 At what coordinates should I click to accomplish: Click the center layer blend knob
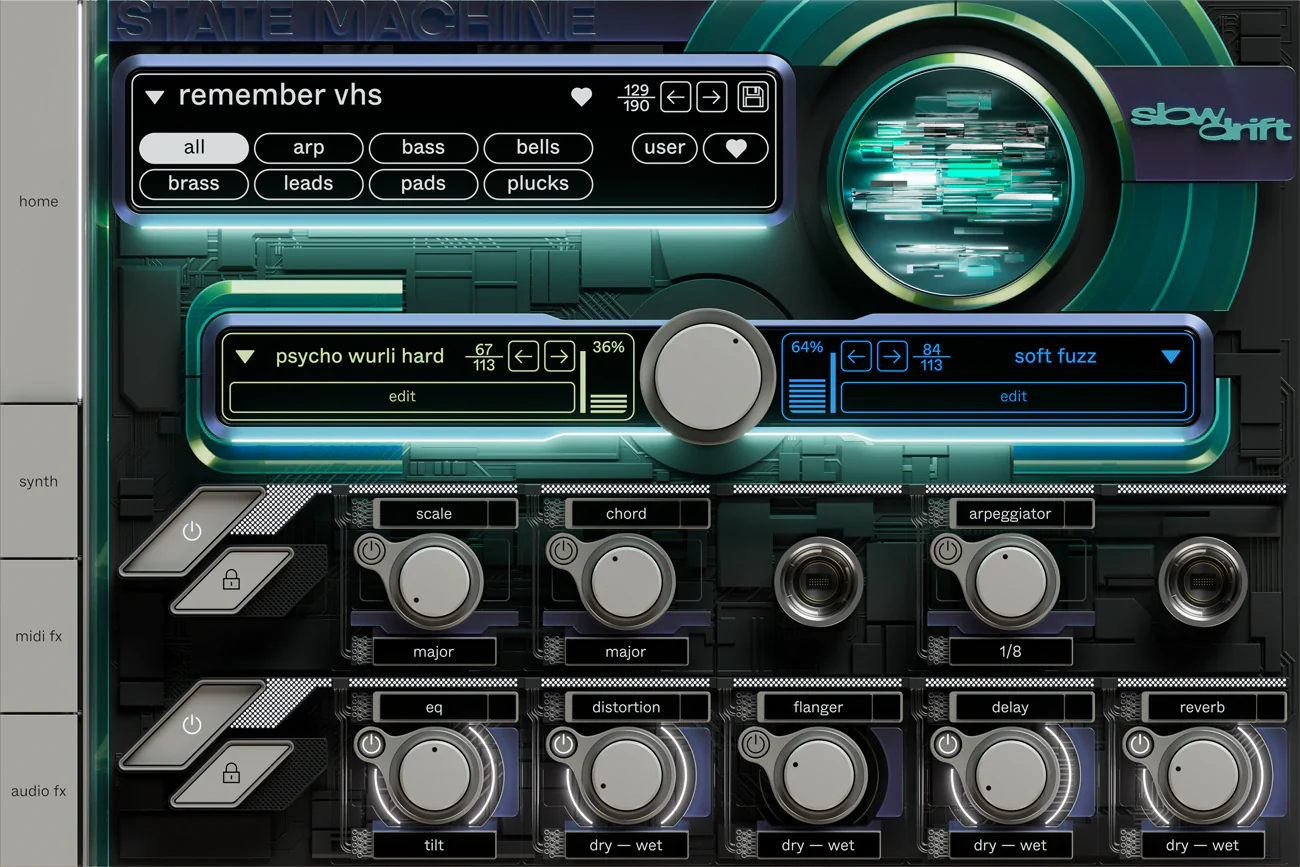tap(707, 377)
